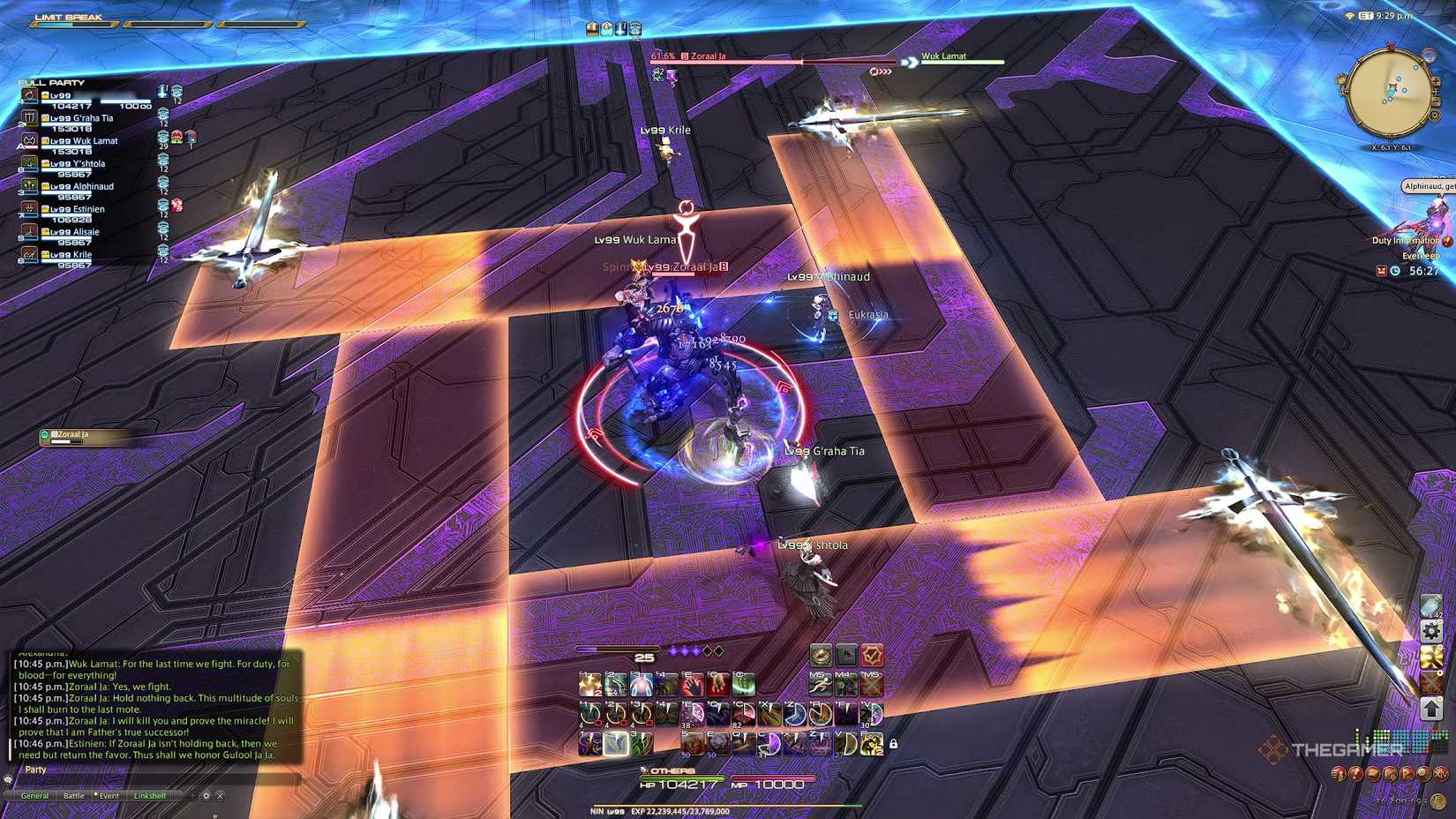The height and width of the screenshot is (819, 1456).
Task: Open the System Configuration gear on the right edge
Action: pyautogui.click(x=1430, y=630)
